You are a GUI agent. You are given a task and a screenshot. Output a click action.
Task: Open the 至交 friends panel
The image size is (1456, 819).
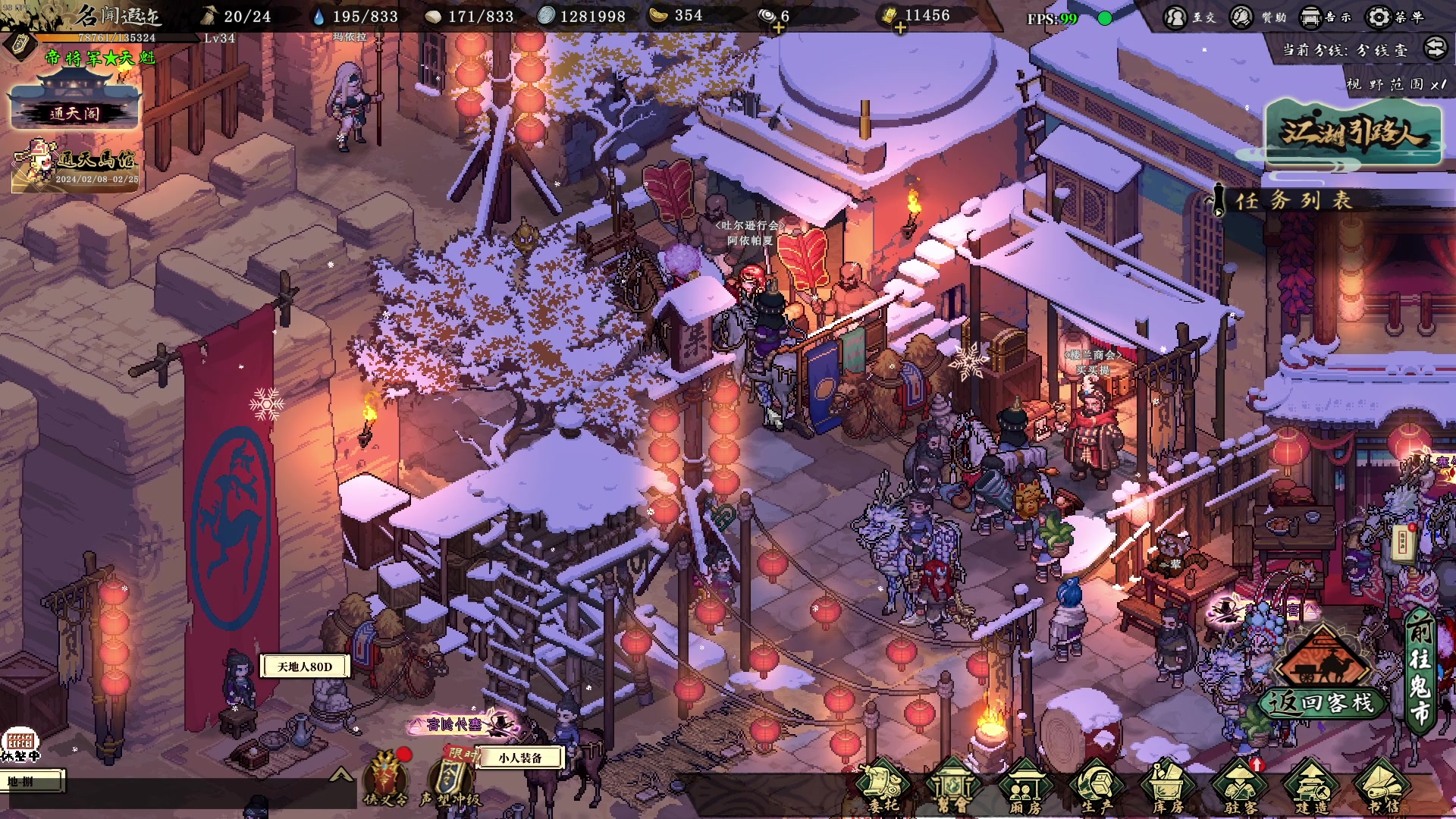(x=1188, y=17)
